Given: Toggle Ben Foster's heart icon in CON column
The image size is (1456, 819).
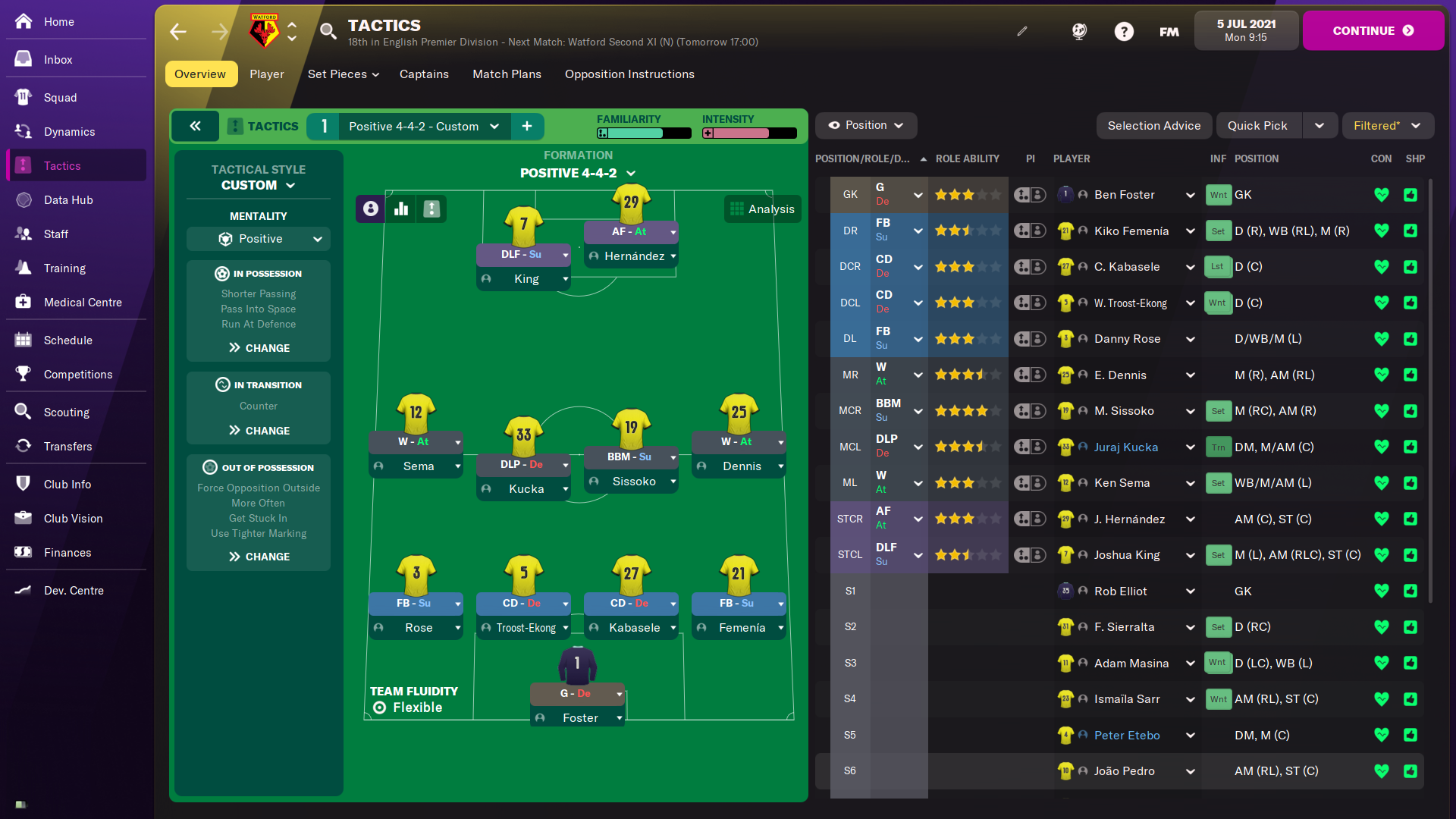Looking at the screenshot, I should click(x=1382, y=195).
